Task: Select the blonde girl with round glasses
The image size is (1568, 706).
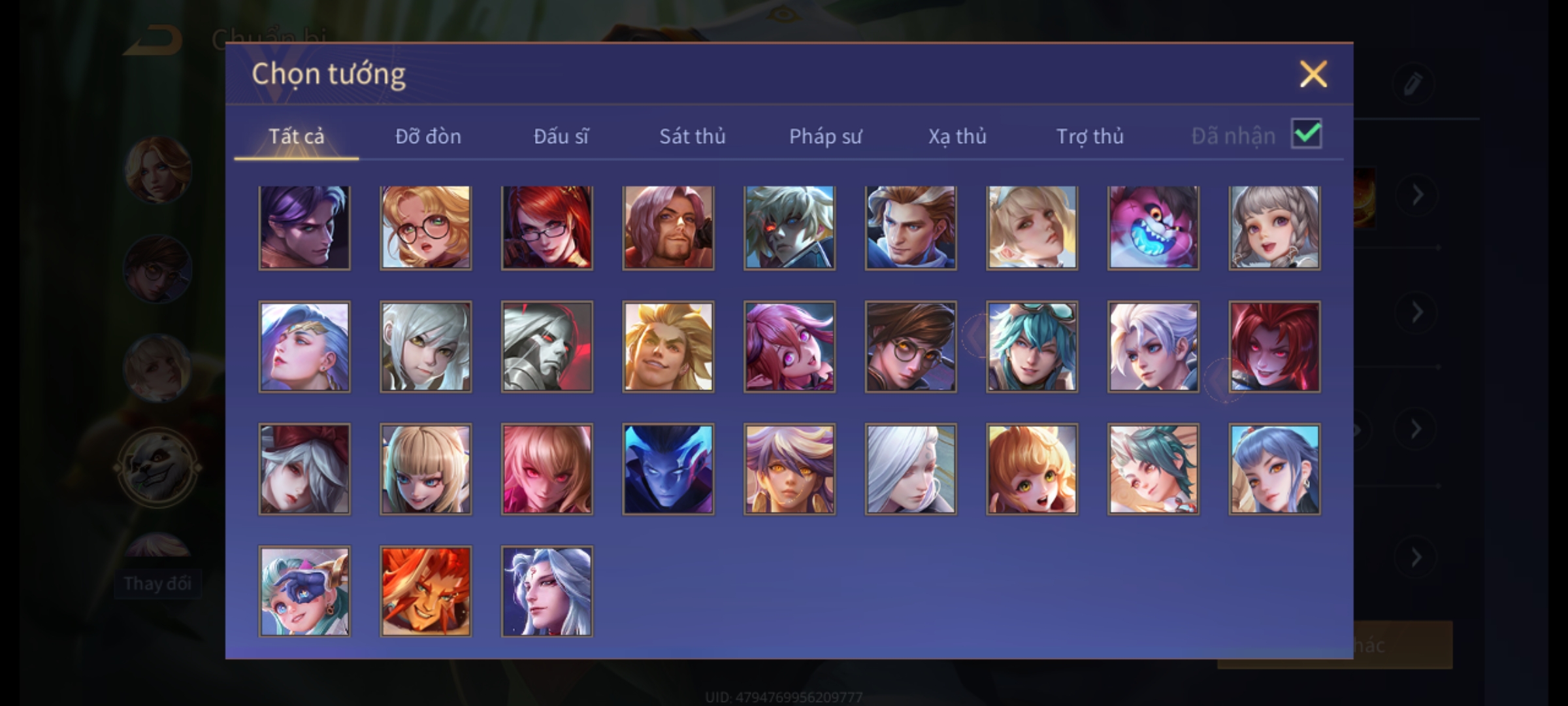Action: (x=425, y=227)
